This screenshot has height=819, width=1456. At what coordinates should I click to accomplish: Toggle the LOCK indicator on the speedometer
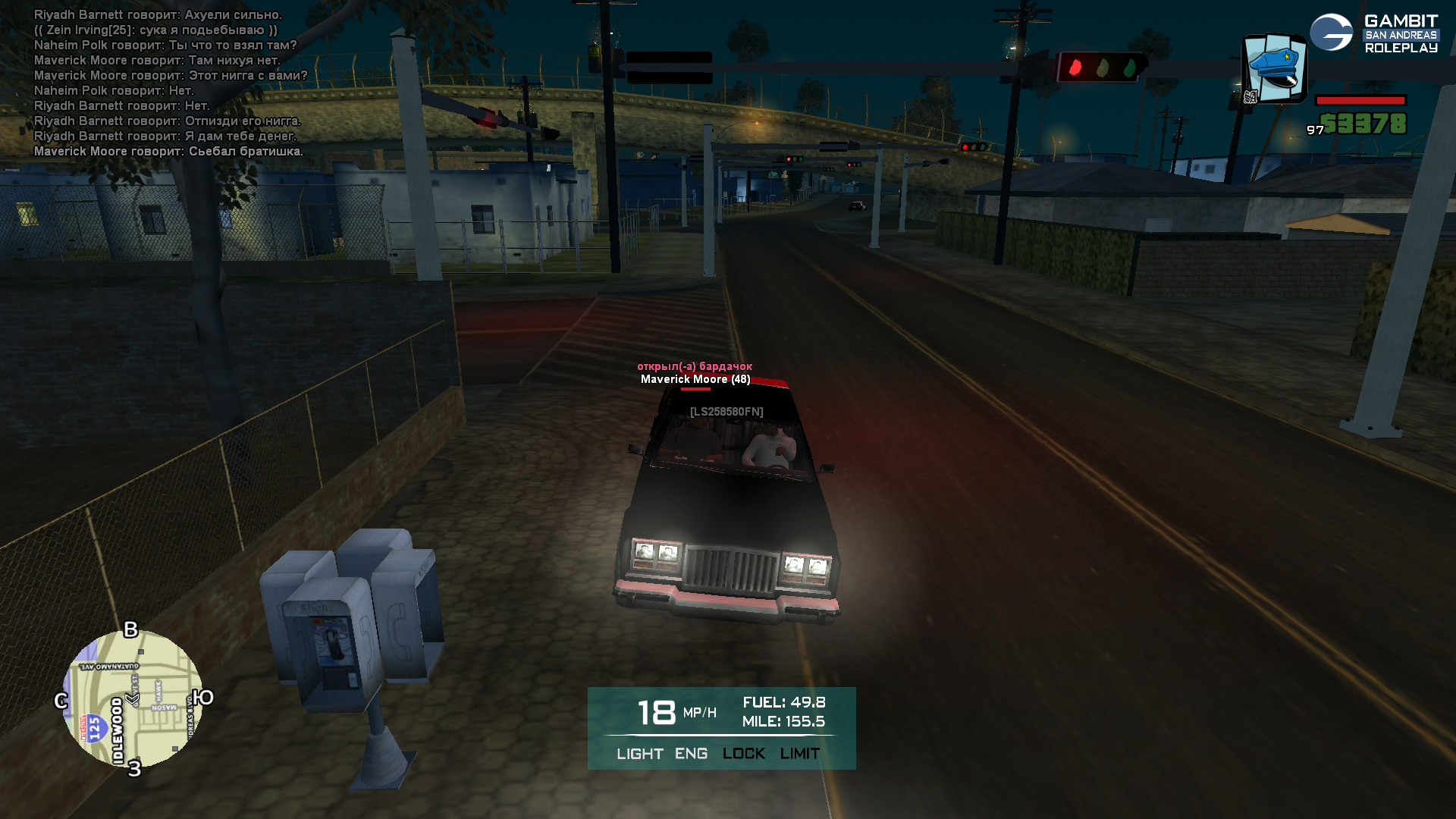point(743,754)
